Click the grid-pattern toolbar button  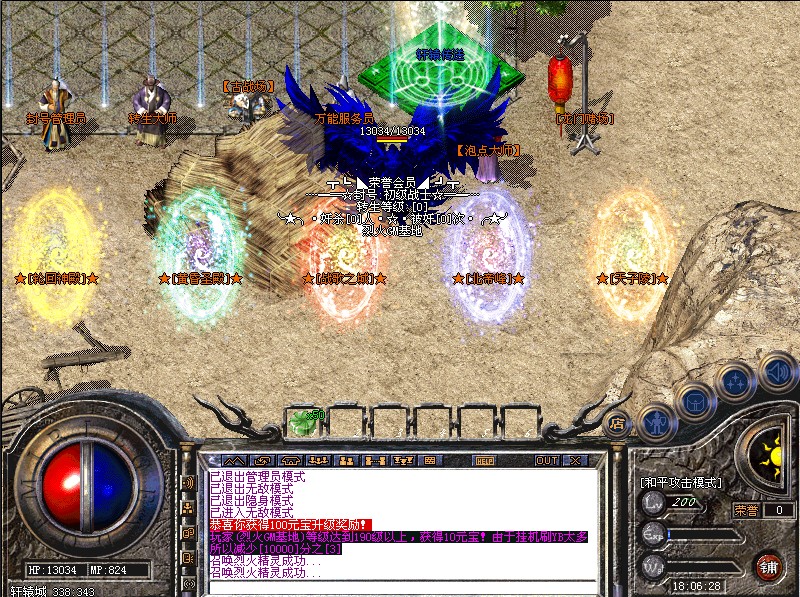click(430, 461)
